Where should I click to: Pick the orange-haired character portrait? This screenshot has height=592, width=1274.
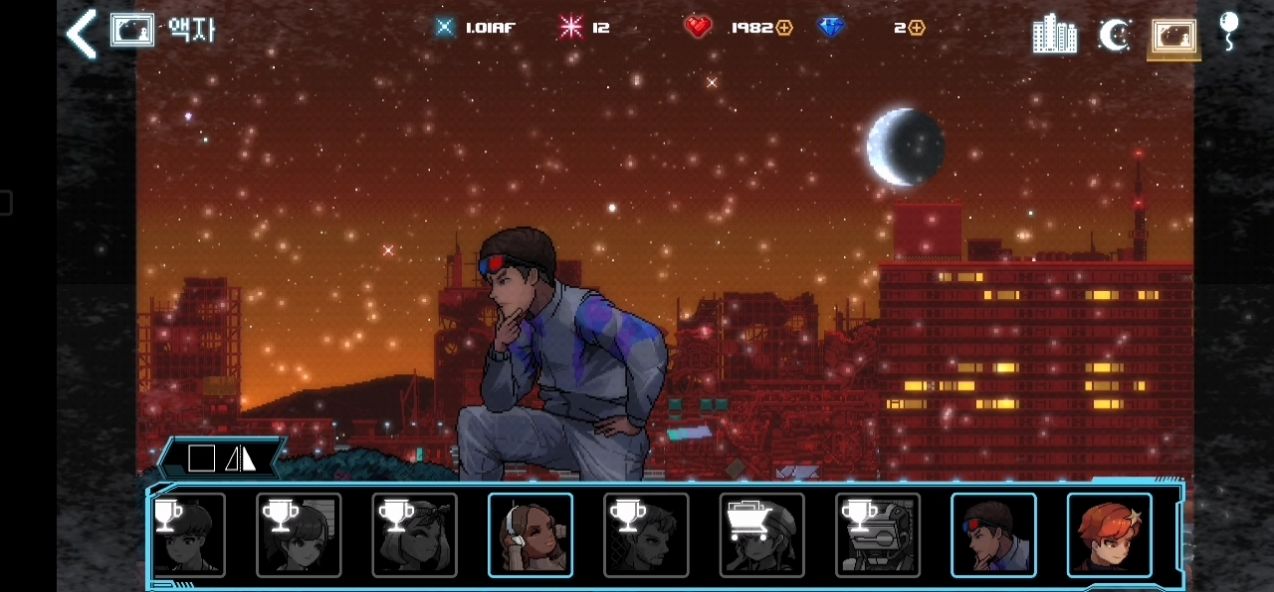point(1109,535)
